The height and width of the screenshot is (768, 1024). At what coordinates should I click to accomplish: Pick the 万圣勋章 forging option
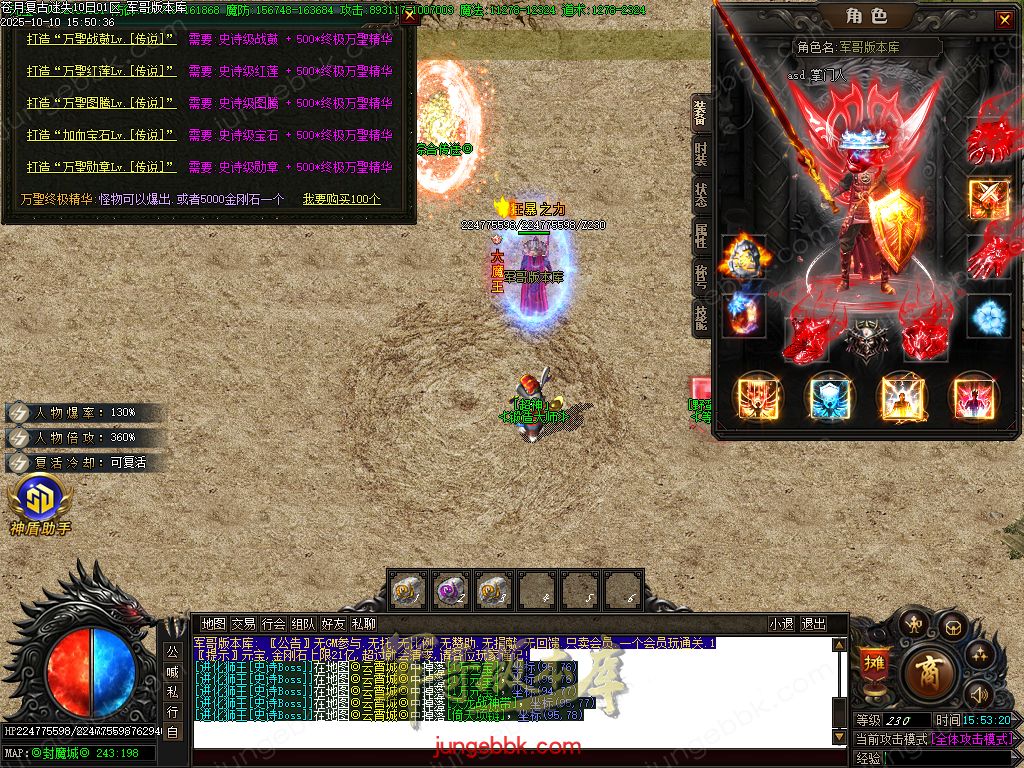point(102,167)
